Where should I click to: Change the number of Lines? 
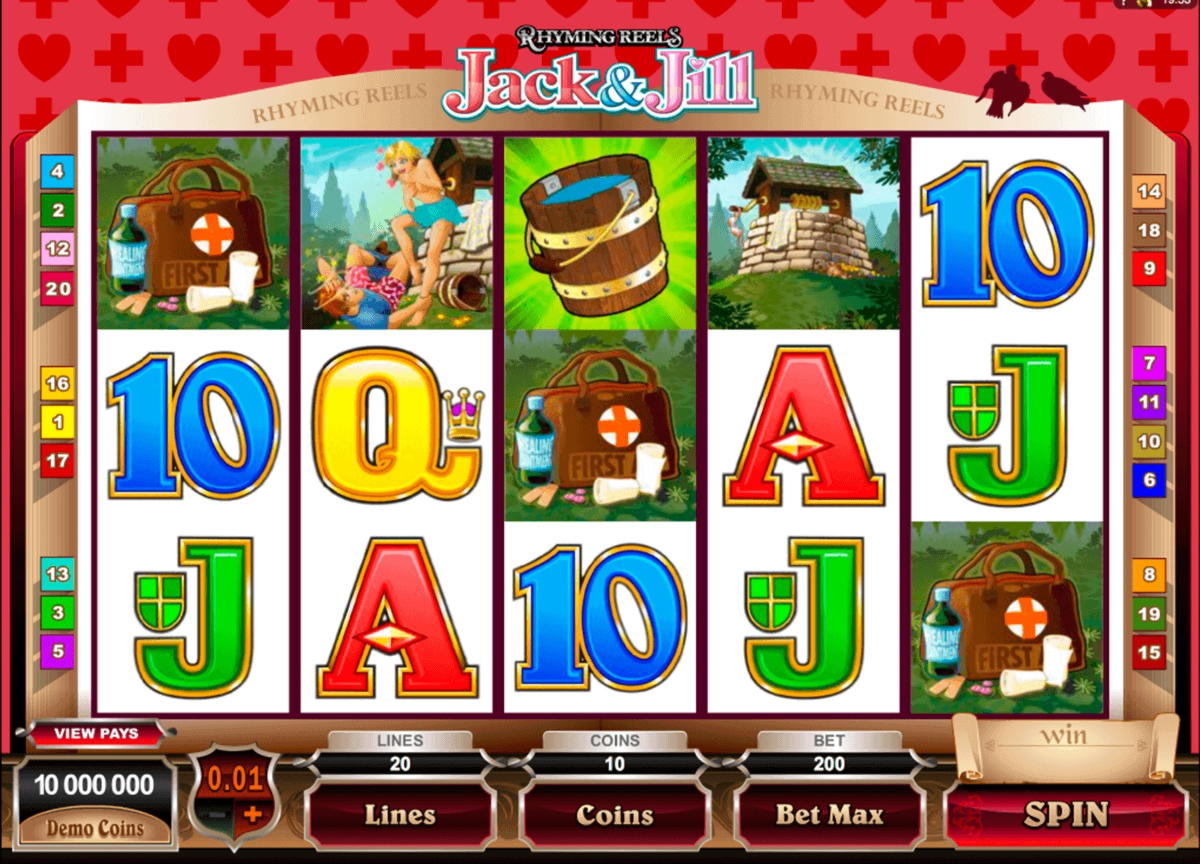399,815
